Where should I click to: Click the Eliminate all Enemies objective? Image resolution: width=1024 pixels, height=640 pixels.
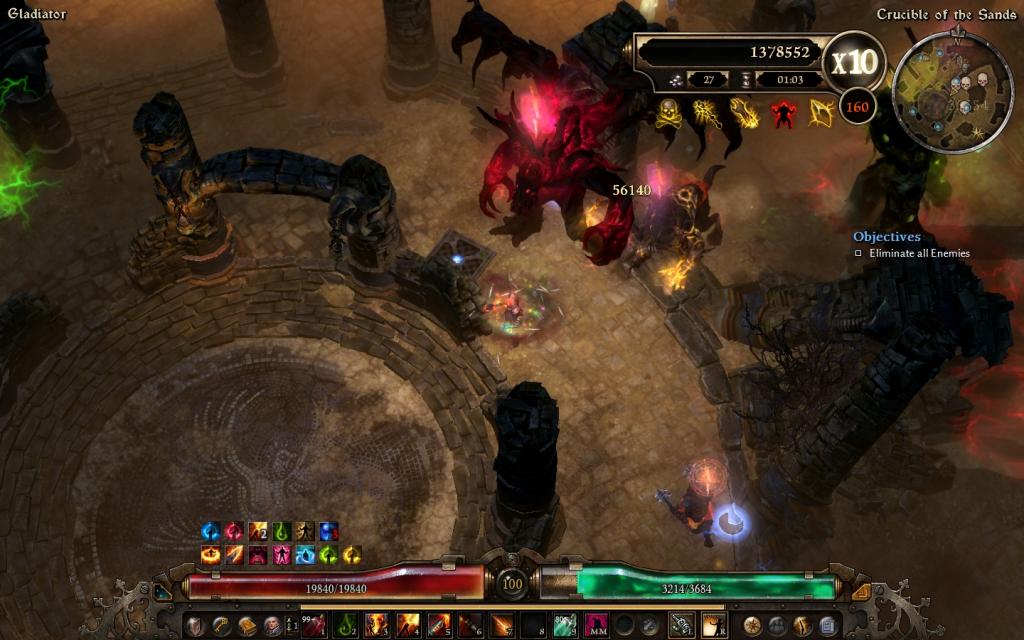(x=917, y=254)
